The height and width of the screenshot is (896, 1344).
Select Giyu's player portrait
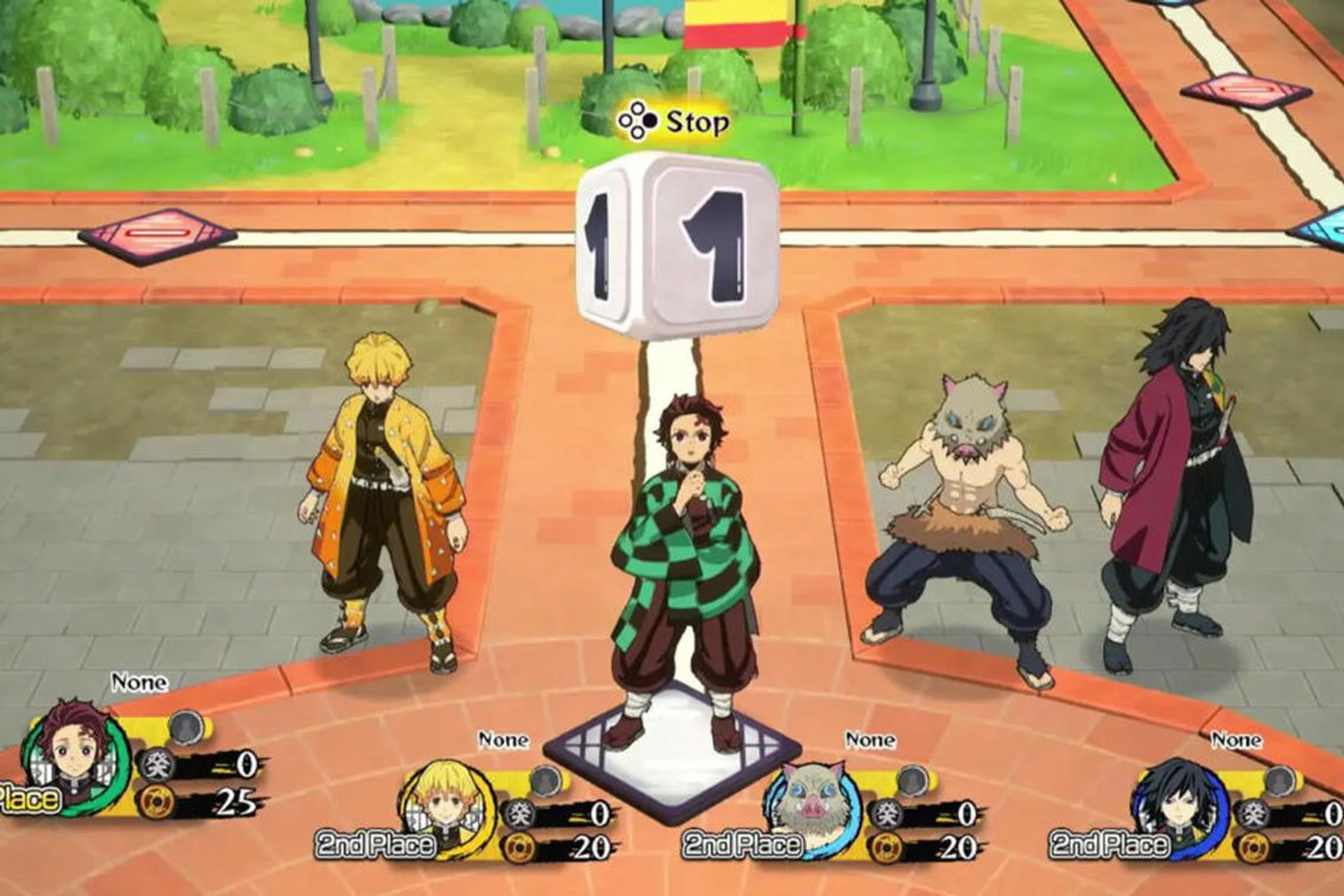pyautogui.click(x=1179, y=804)
